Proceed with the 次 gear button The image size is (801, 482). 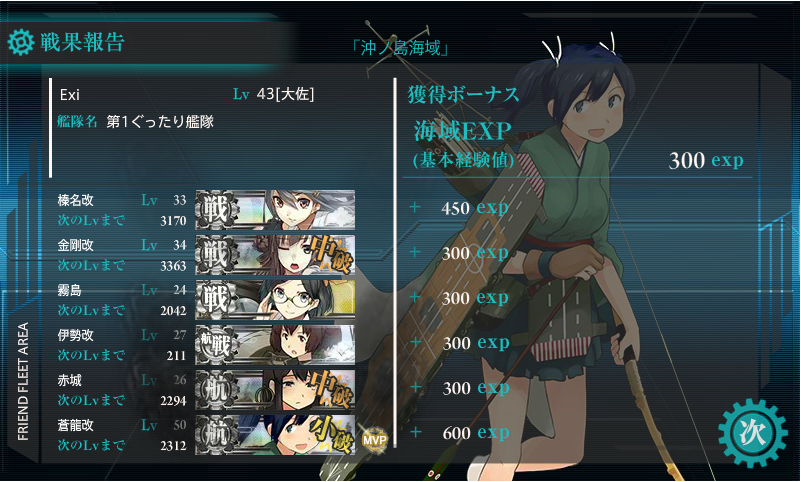pyautogui.click(x=753, y=434)
